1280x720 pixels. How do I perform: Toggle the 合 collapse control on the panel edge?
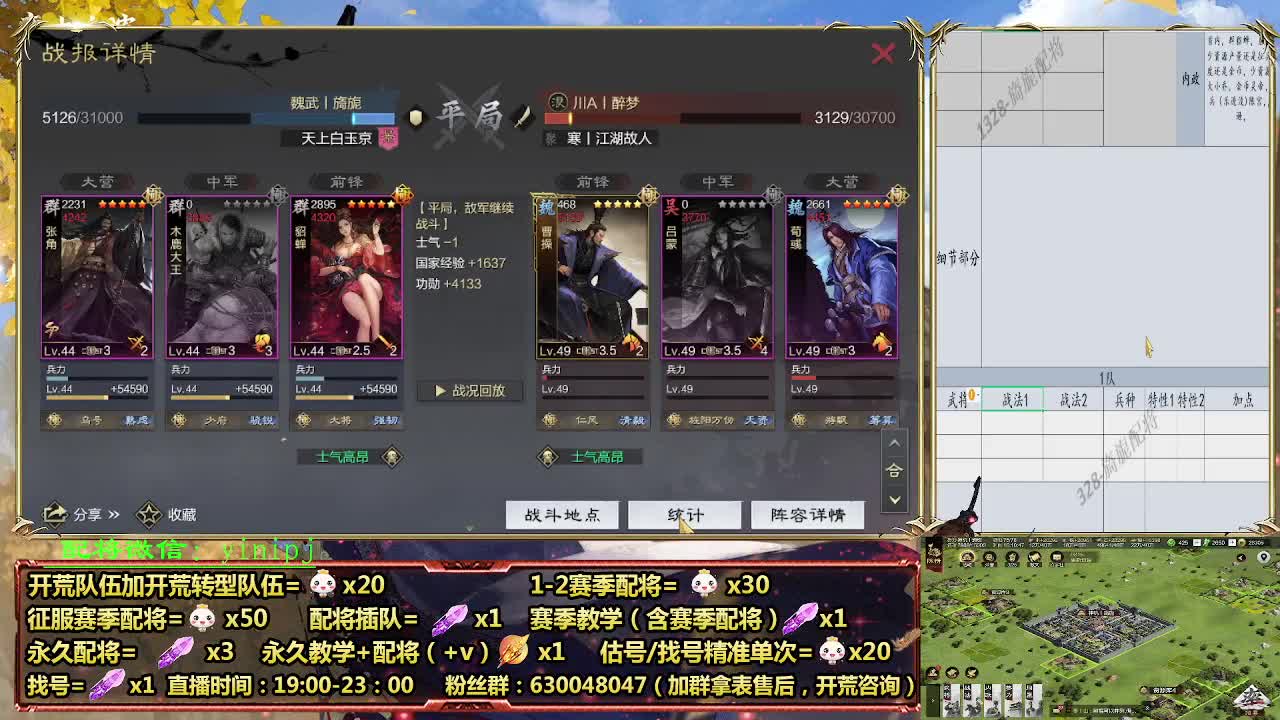[x=895, y=469]
